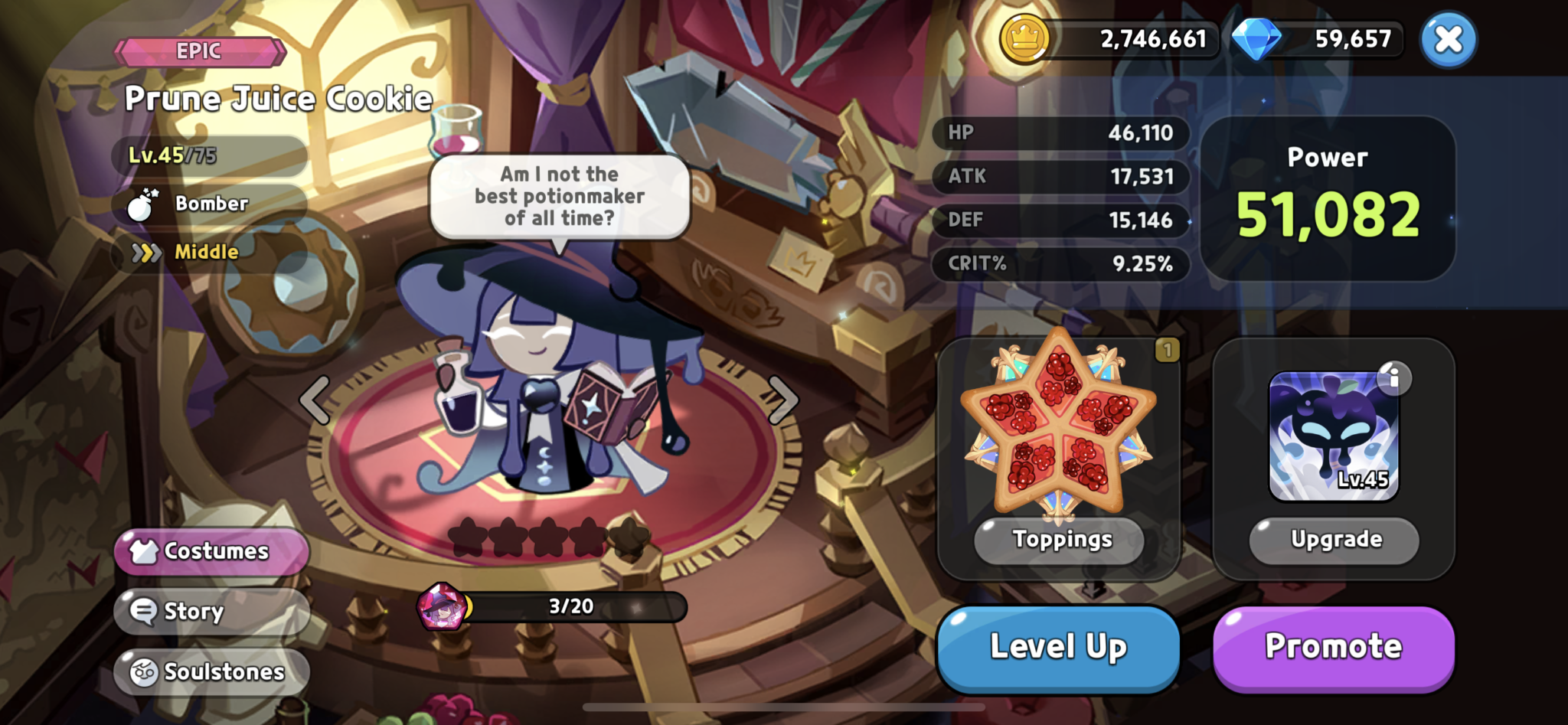Click the 3/20 soulstone progress bar
The width and height of the screenshot is (1568, 725).
coord(570,607)
